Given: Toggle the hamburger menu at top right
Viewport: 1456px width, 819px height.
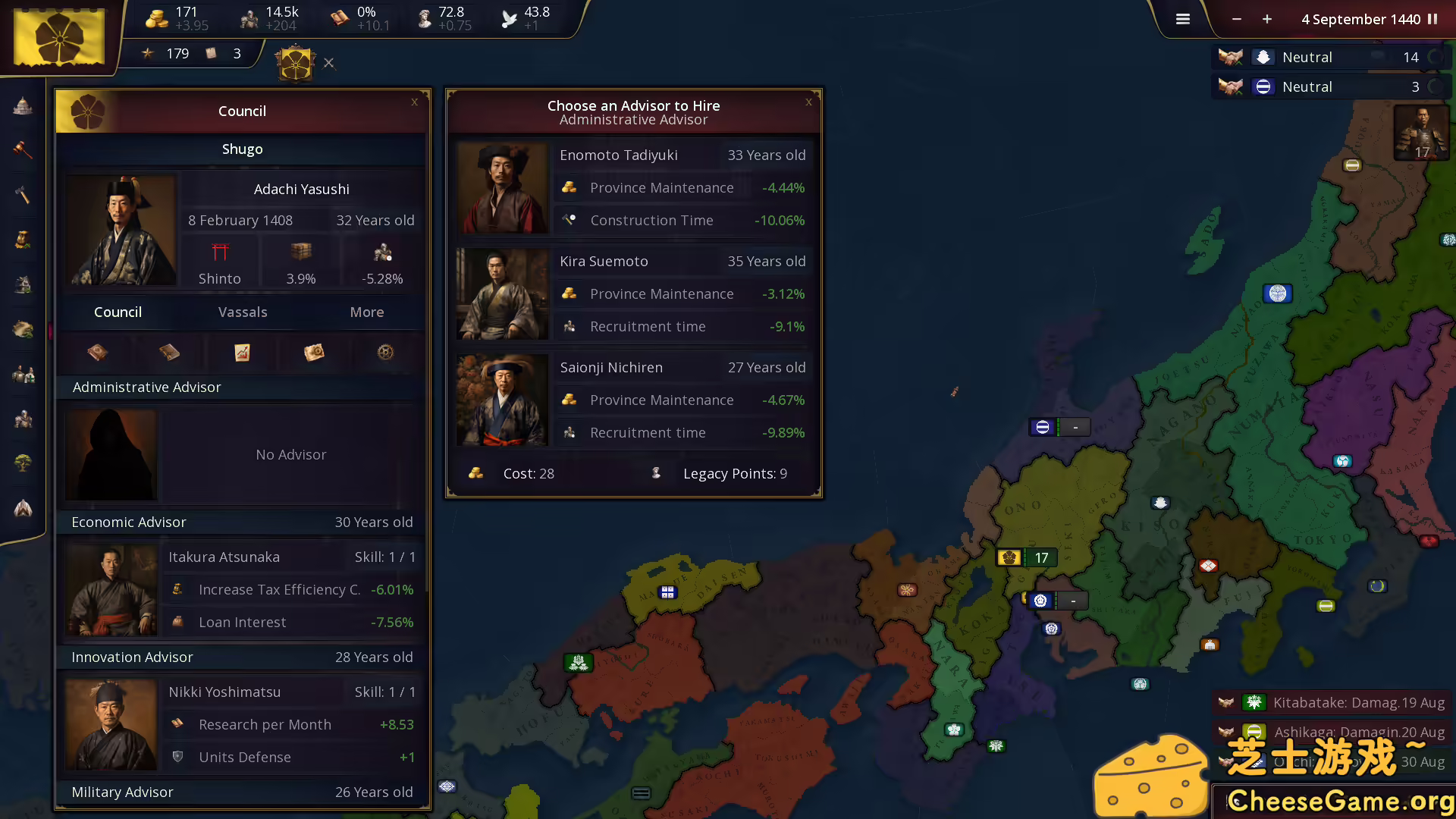Looking at the screenshot, I should [x=1182, y=19].
